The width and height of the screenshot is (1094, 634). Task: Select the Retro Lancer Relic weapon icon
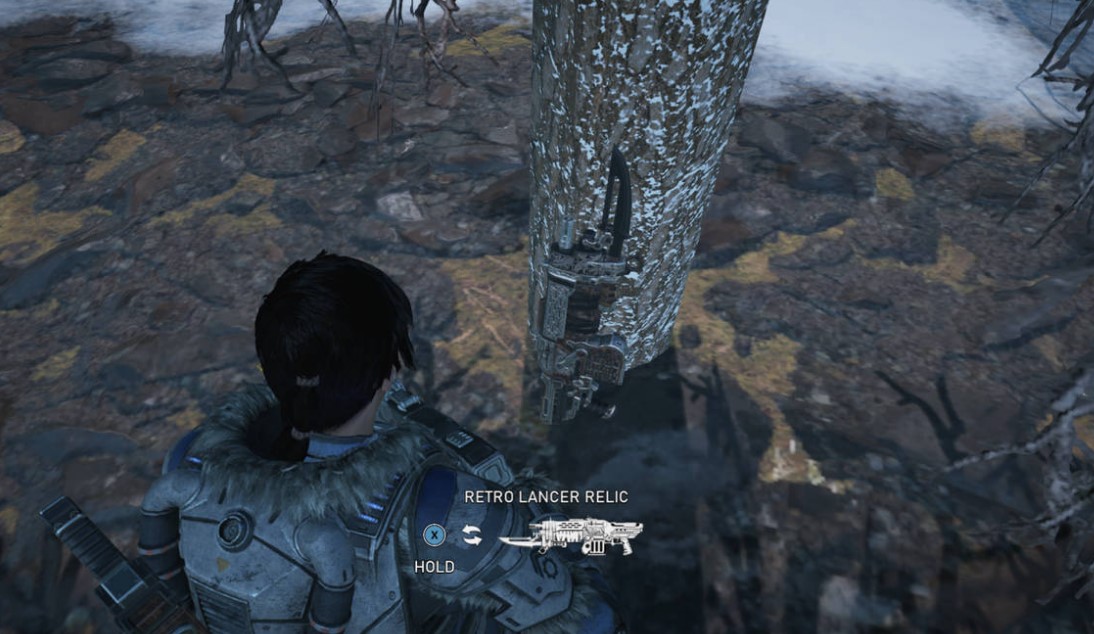pos(570,536)
